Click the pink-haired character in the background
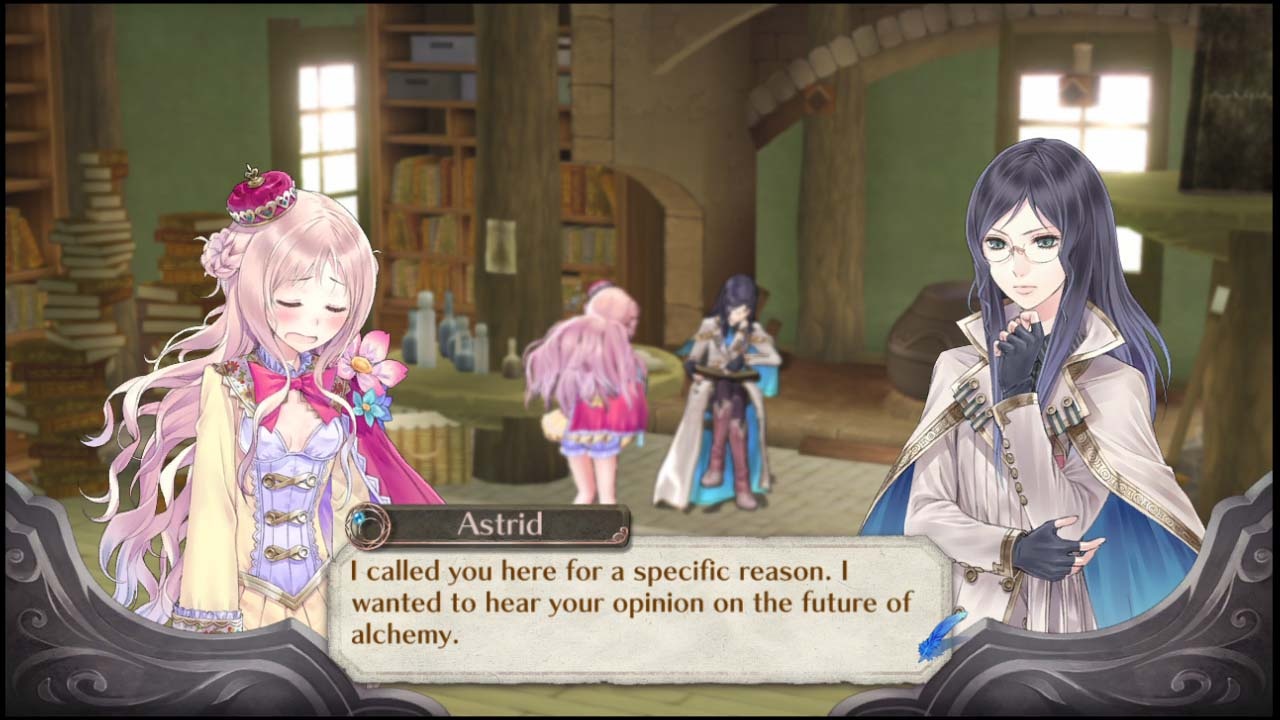The image size is (1280, 720). (x=600, y=390)
